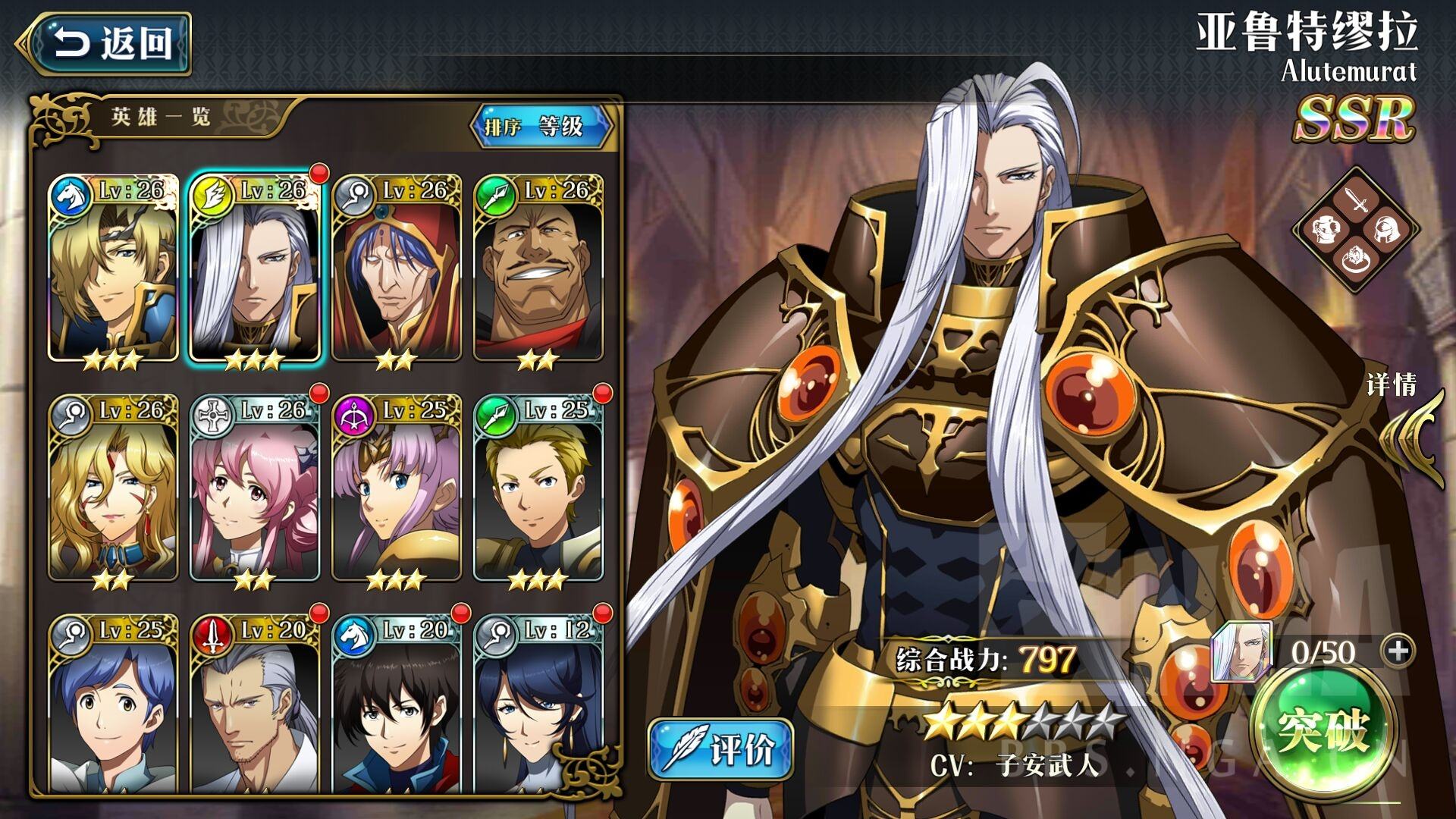The height and width of the screenshot is (819, 1456).
Task: Tap the green 突破 breakthrough button
Action: click(1323, 730)
